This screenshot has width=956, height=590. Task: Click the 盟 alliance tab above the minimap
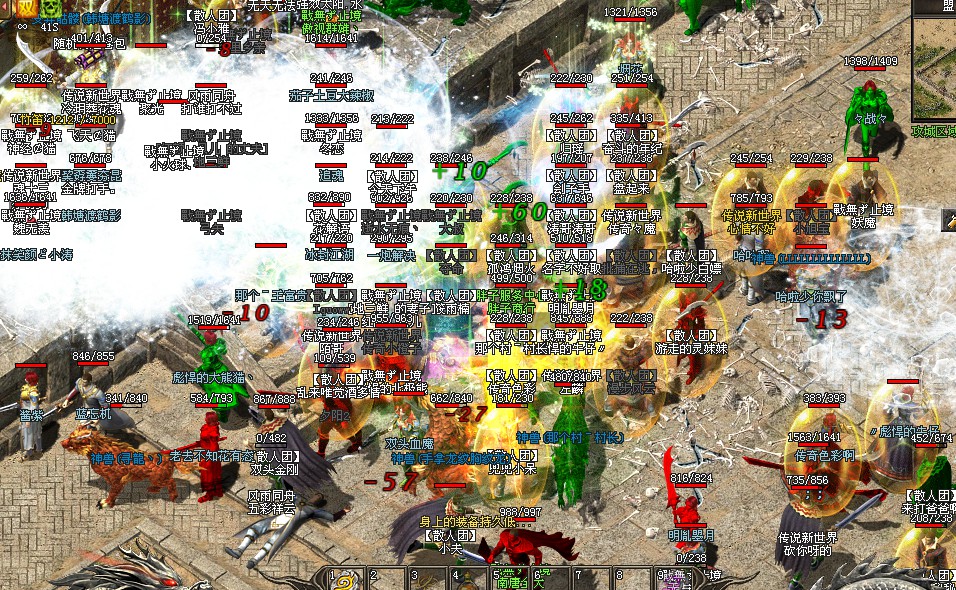tap(945, 6)
